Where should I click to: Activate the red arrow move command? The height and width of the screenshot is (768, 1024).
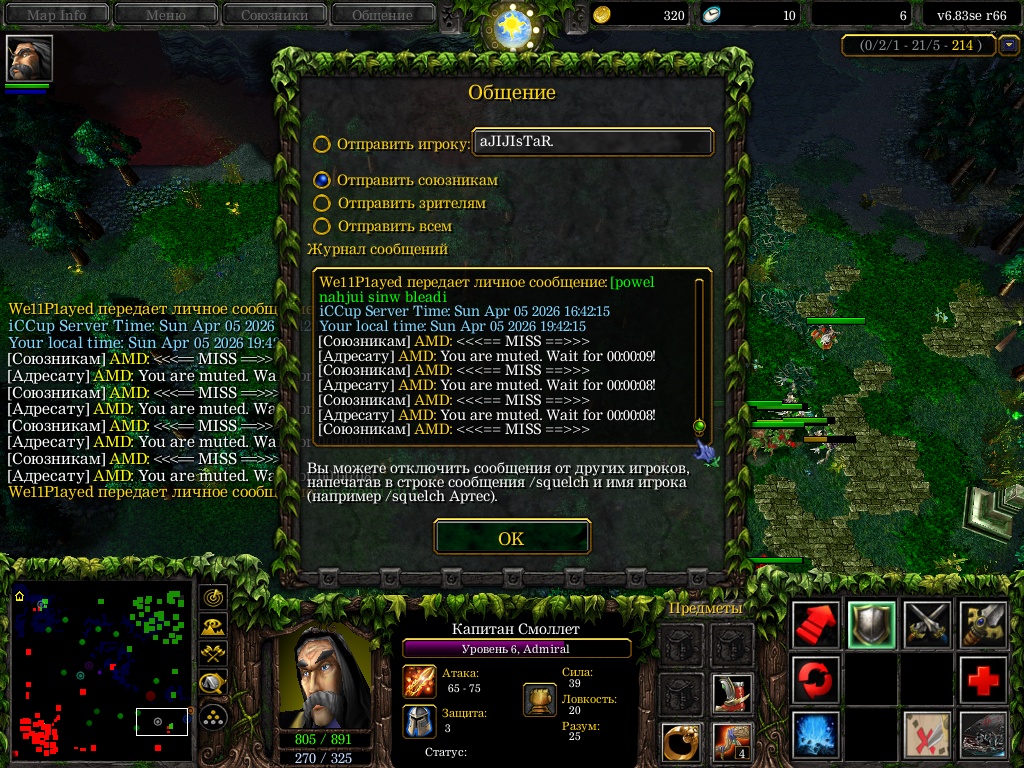815,625
